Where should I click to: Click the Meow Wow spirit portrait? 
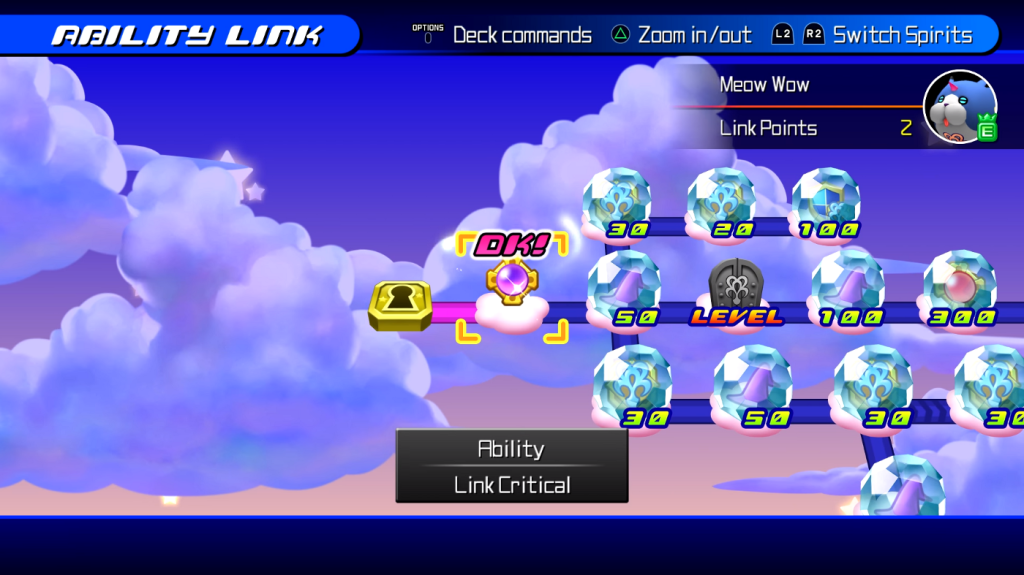tap(960, 106)
